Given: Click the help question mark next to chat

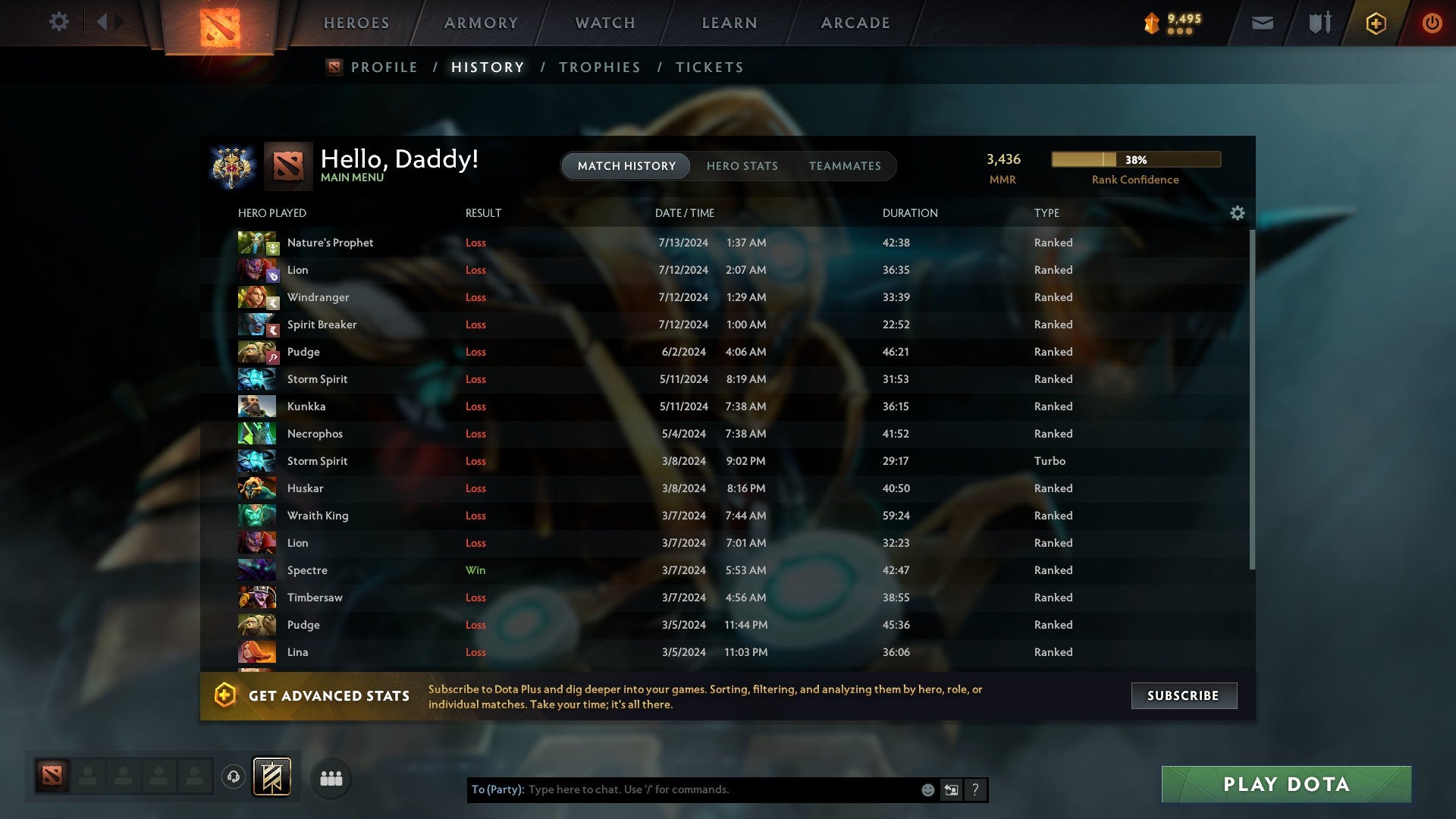Looking at the screenshot, I should tap(975, 789).
